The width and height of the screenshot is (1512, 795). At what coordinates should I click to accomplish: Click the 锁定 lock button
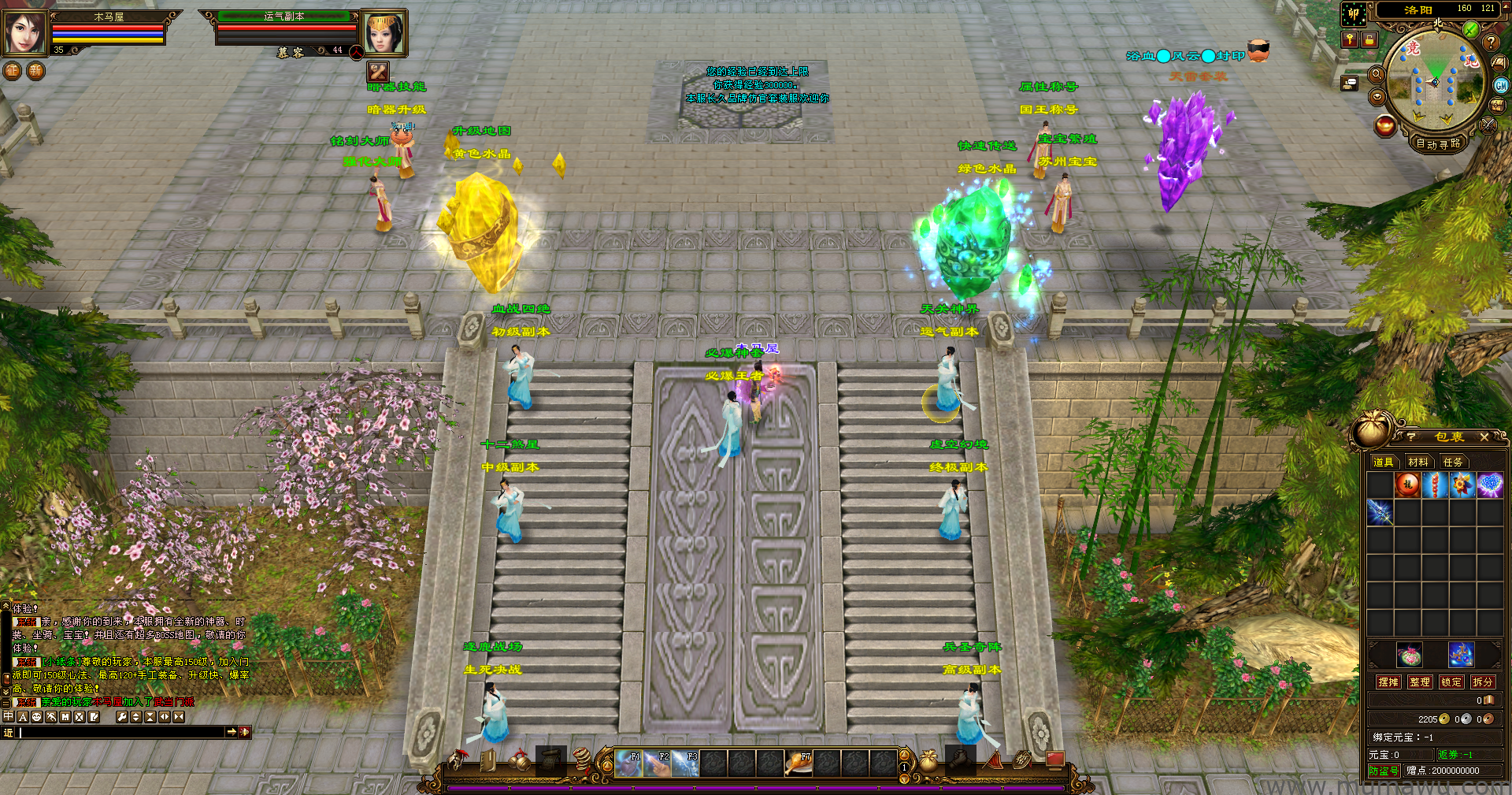(1451, 682)
